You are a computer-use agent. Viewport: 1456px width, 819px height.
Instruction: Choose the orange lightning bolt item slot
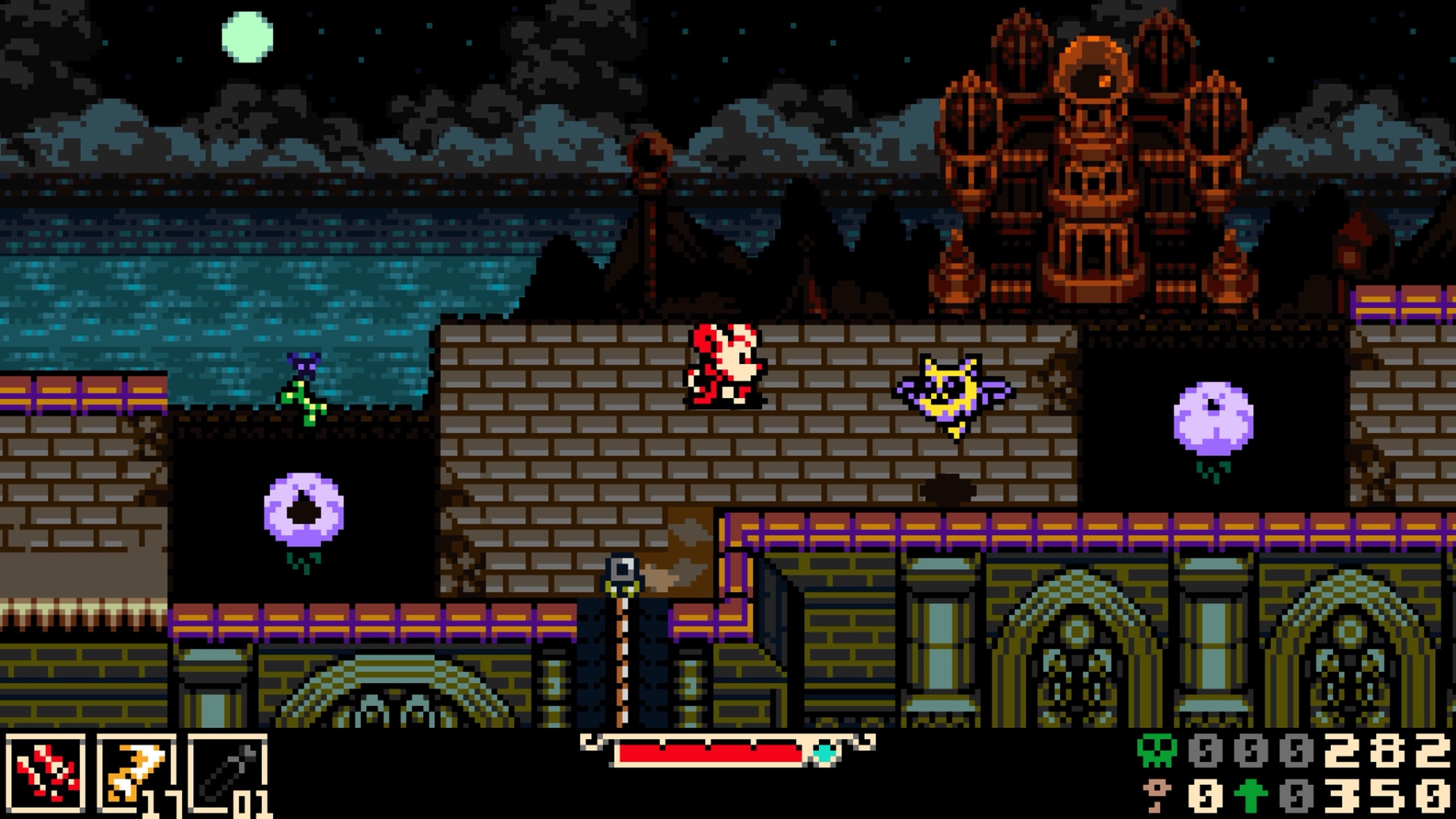[x=135, y=773]
